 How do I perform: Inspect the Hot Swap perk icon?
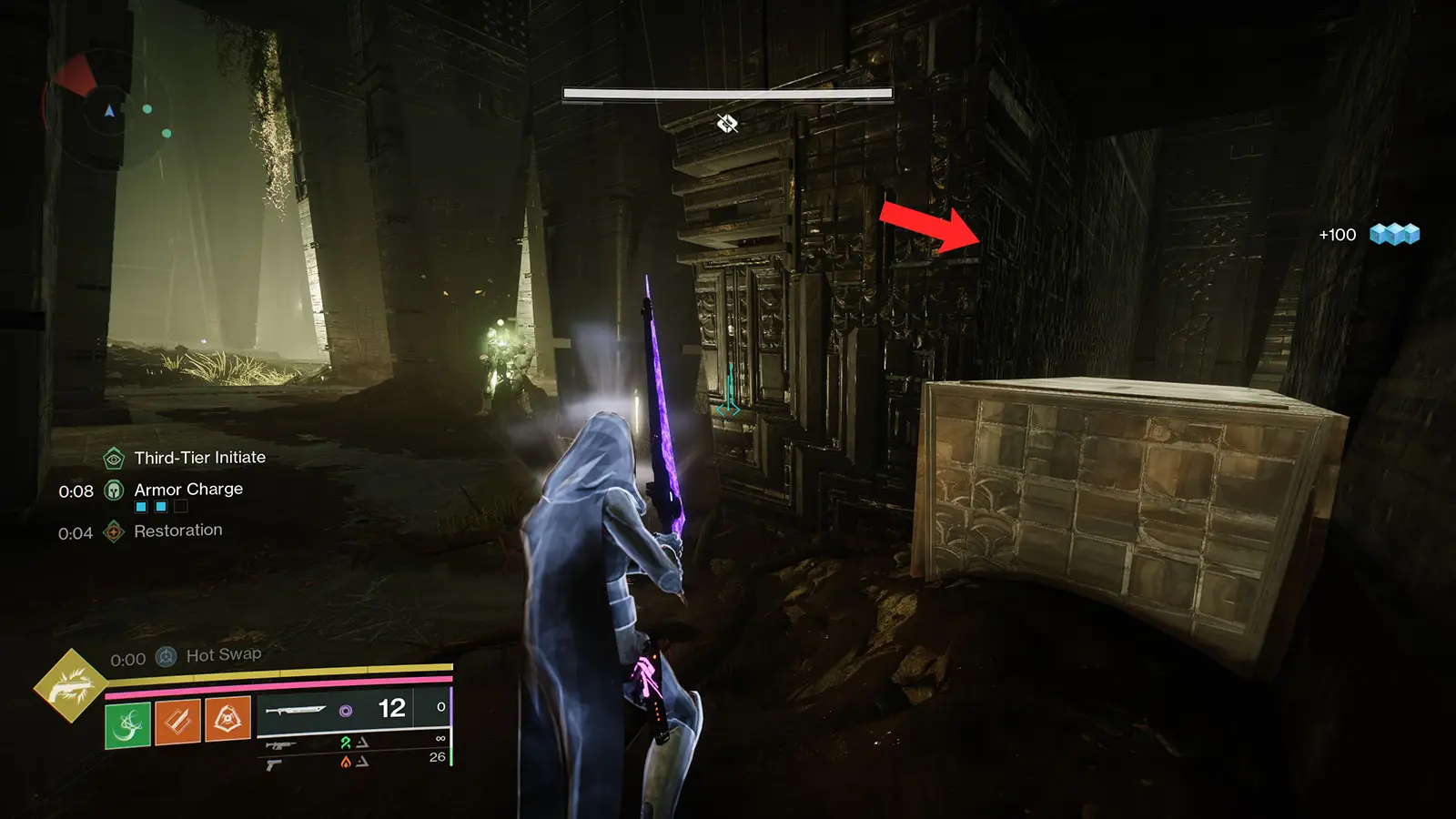(x=166, y=656)
